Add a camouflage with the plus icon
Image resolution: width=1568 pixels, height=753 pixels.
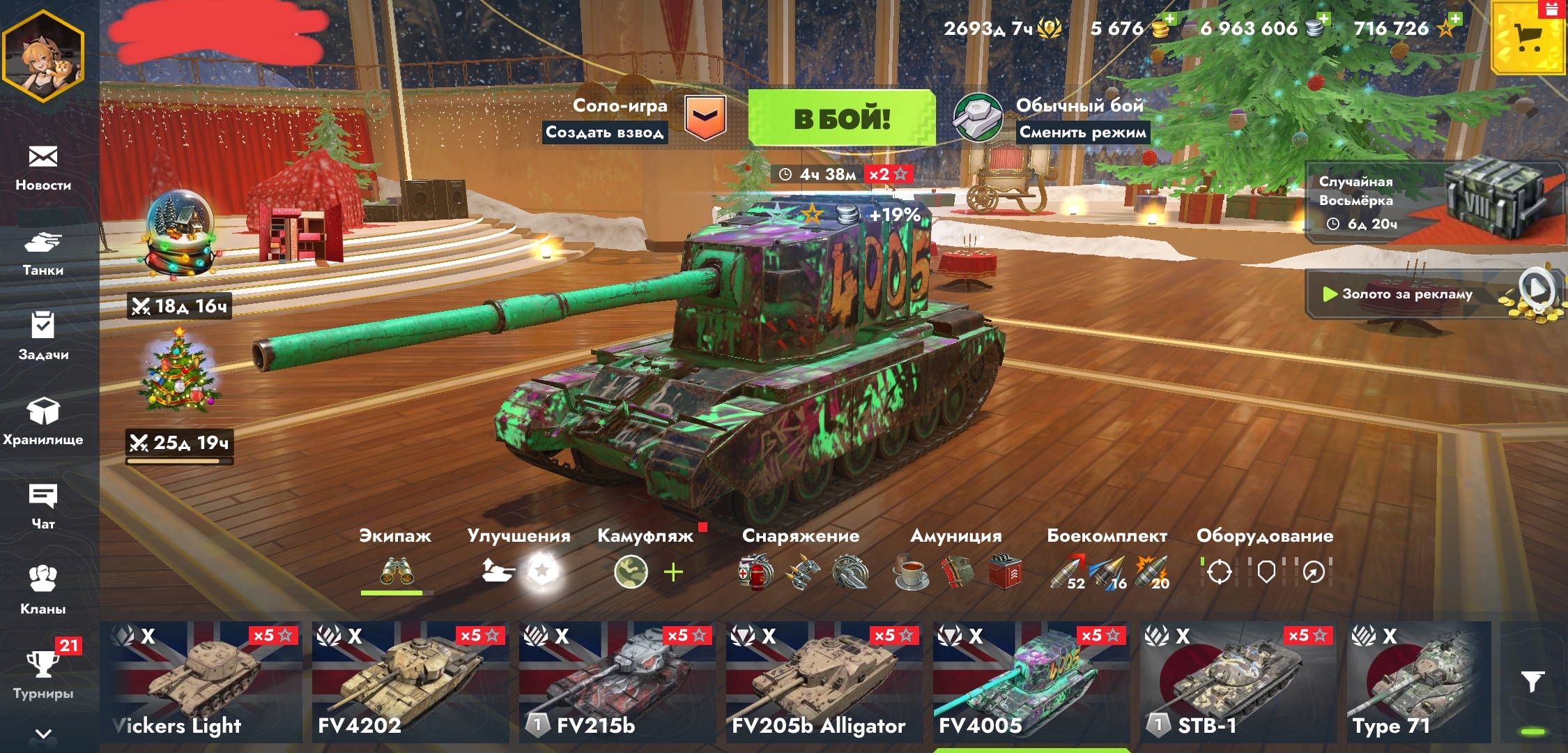pos(673,572)
